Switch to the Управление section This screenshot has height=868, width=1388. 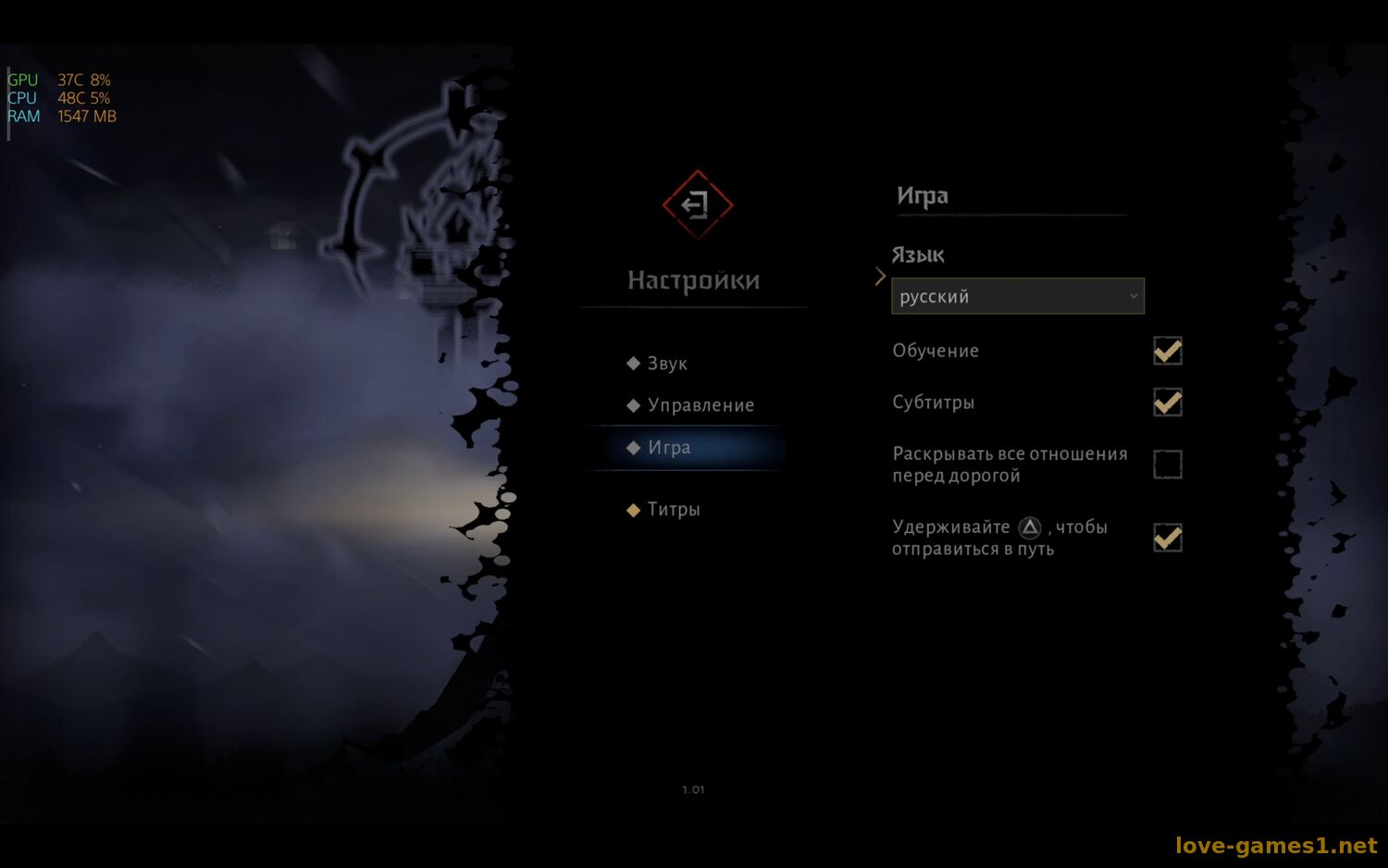[x=700, y=405]
